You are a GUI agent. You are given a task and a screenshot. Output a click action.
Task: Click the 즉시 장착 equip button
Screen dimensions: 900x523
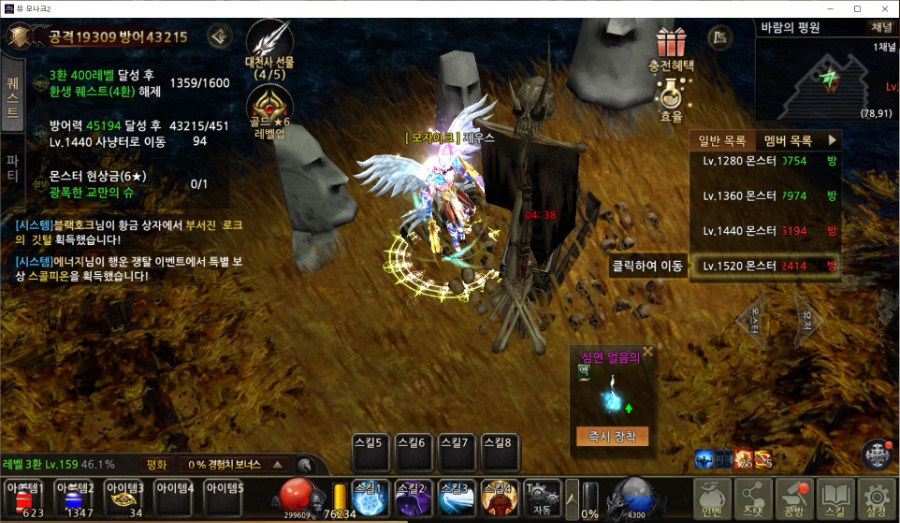[612, 437]
